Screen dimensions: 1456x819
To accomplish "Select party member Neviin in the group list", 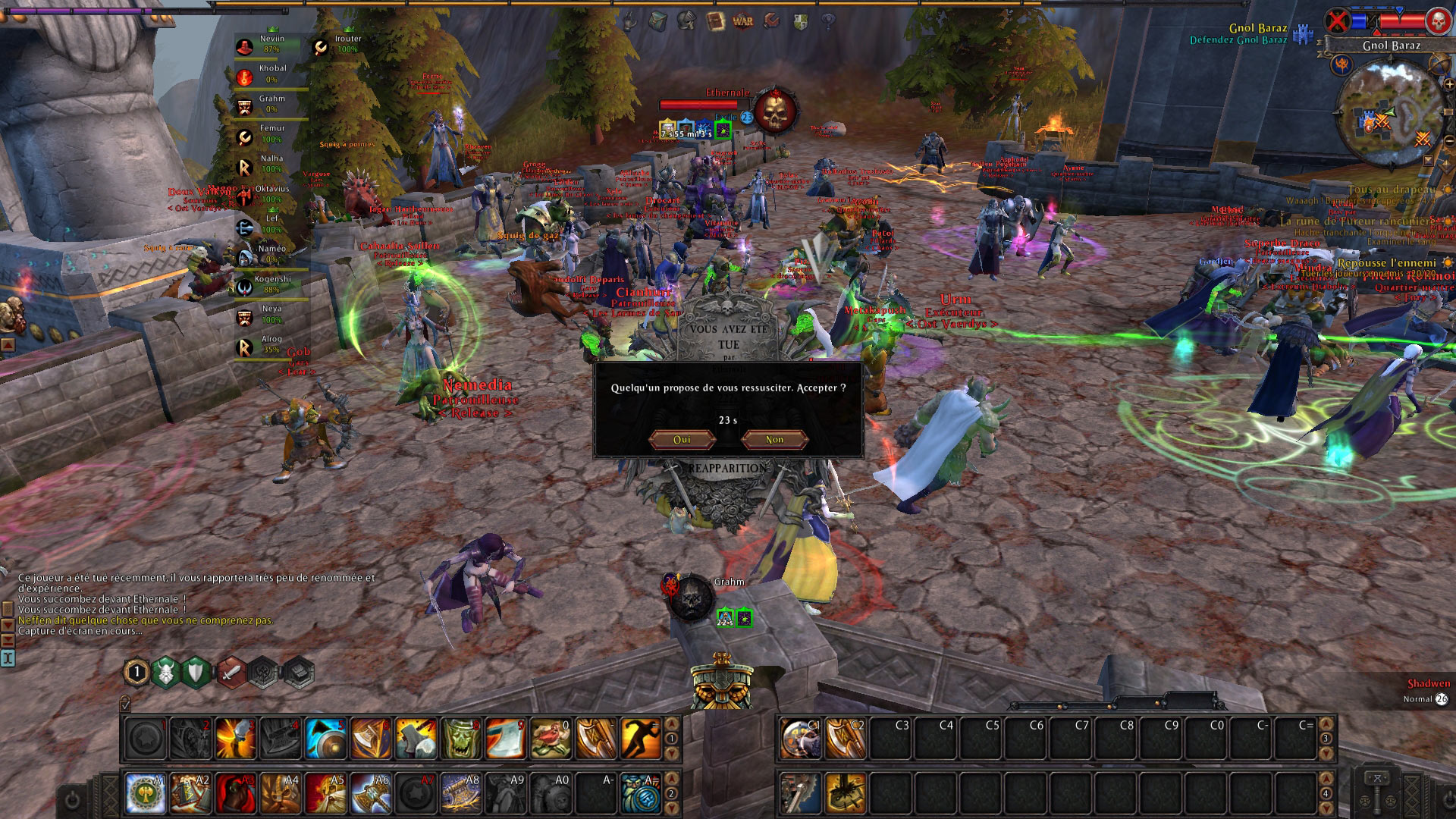I will click(271, 44).
